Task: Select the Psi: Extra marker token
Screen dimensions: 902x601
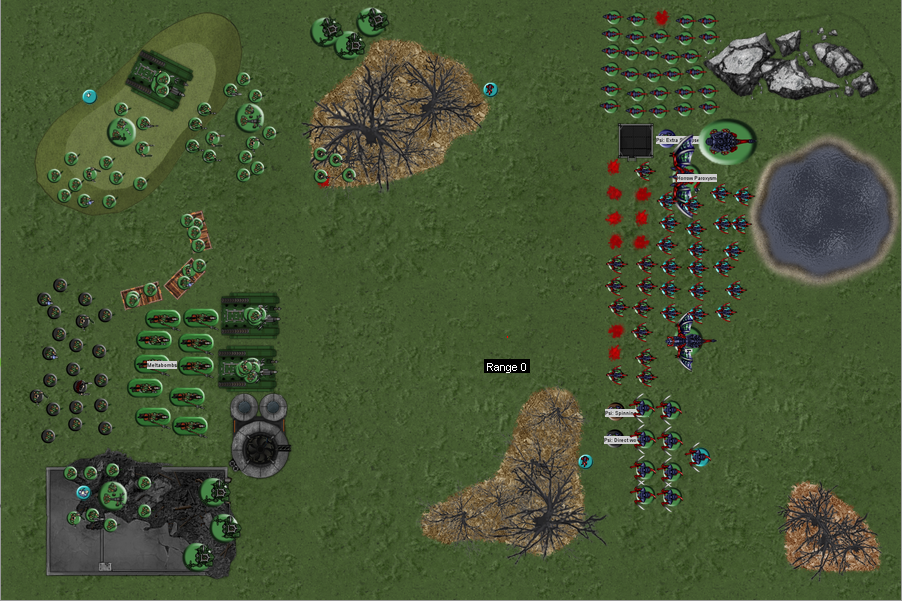Action: tap(667, 140)
